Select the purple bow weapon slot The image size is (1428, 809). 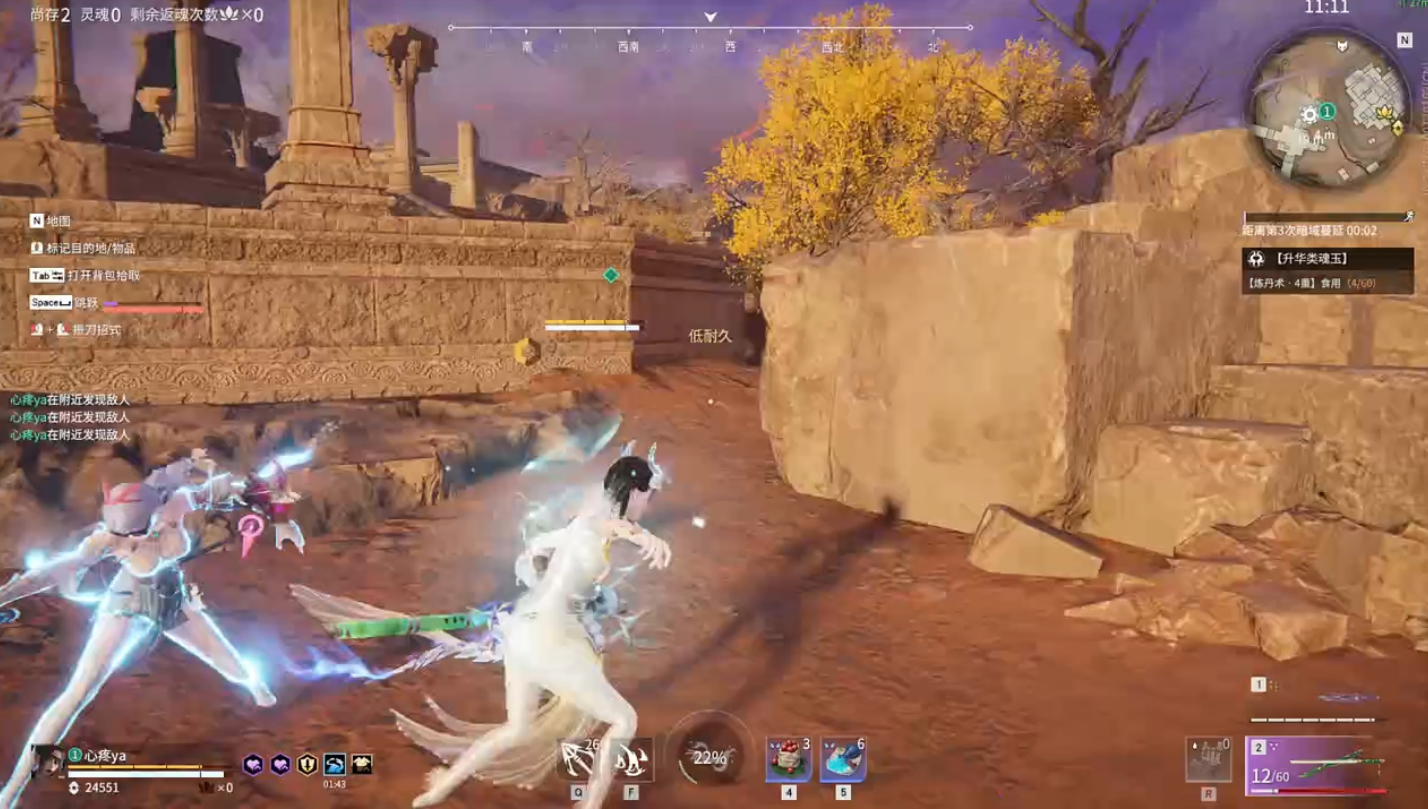pyautogui.click(x=1316, y=766)
